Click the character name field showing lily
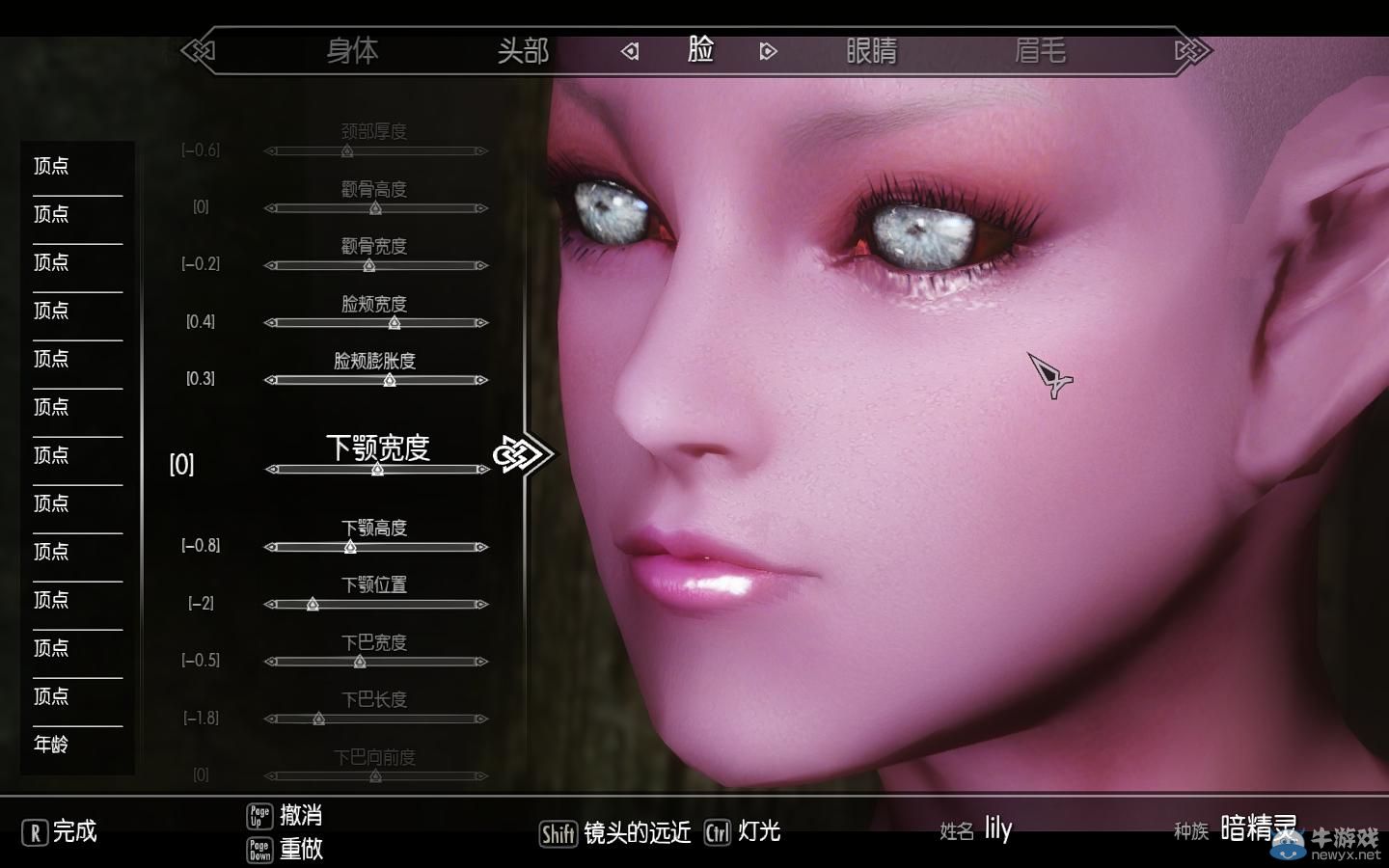Screen dimensions: 1389x868 pos(997,828)
